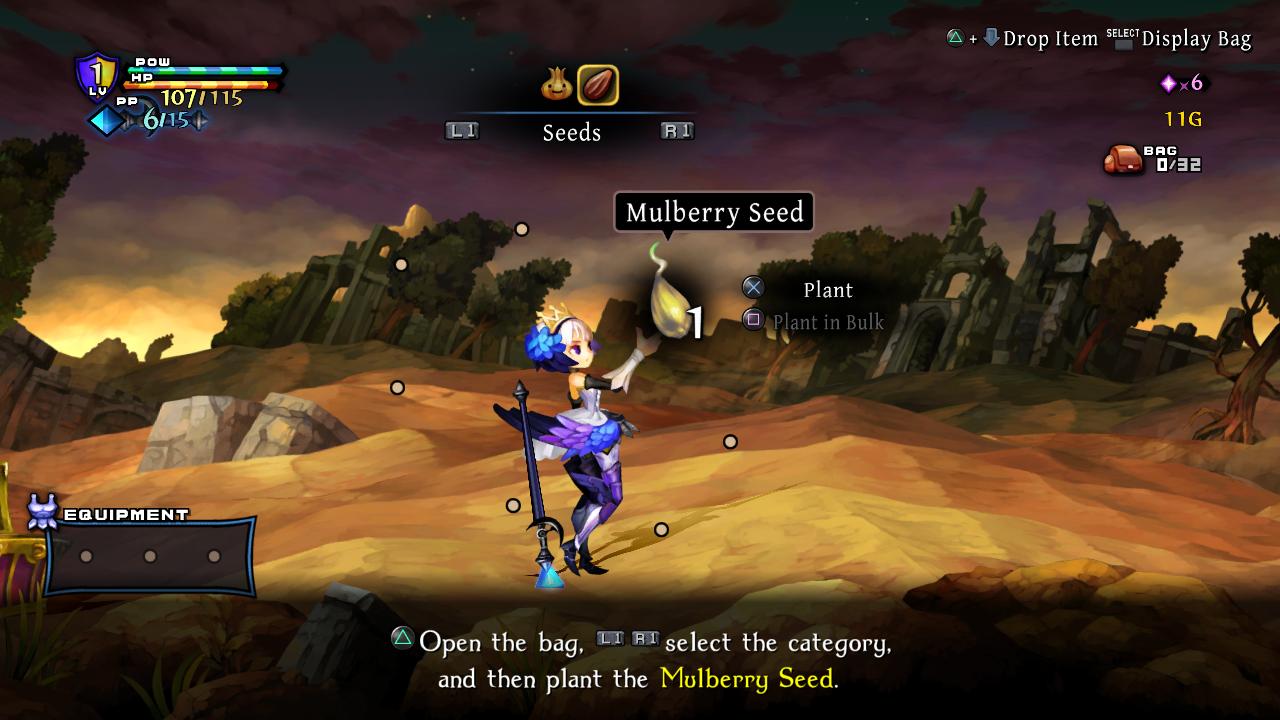Expand the floating Mulberry Seed tooltip
This screenshot has width=1280, height=720.
714,212
